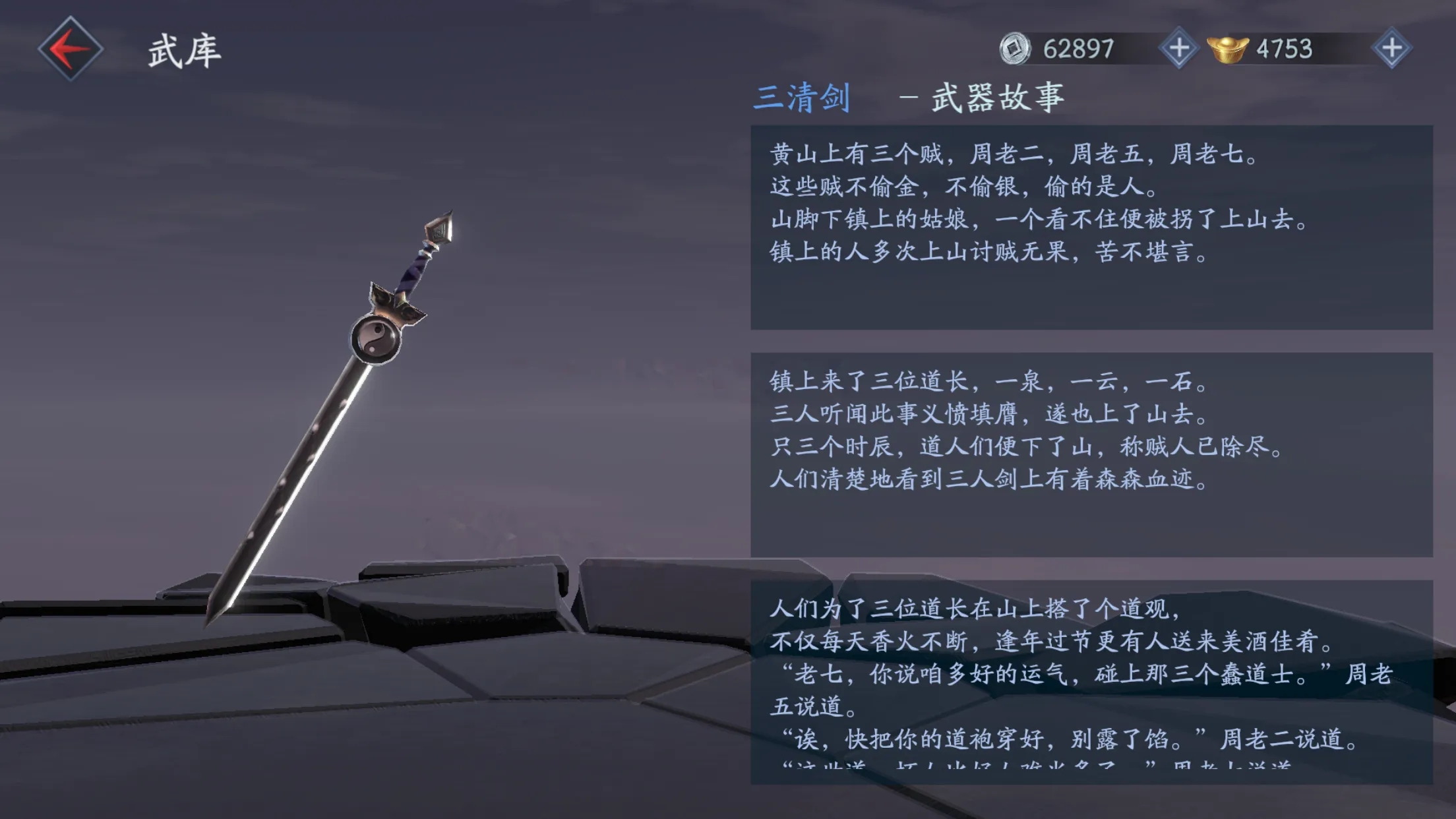1456x819 pixels.
Task: Click the plus icon beside 4753 gold
Action: click(1391, 47)
